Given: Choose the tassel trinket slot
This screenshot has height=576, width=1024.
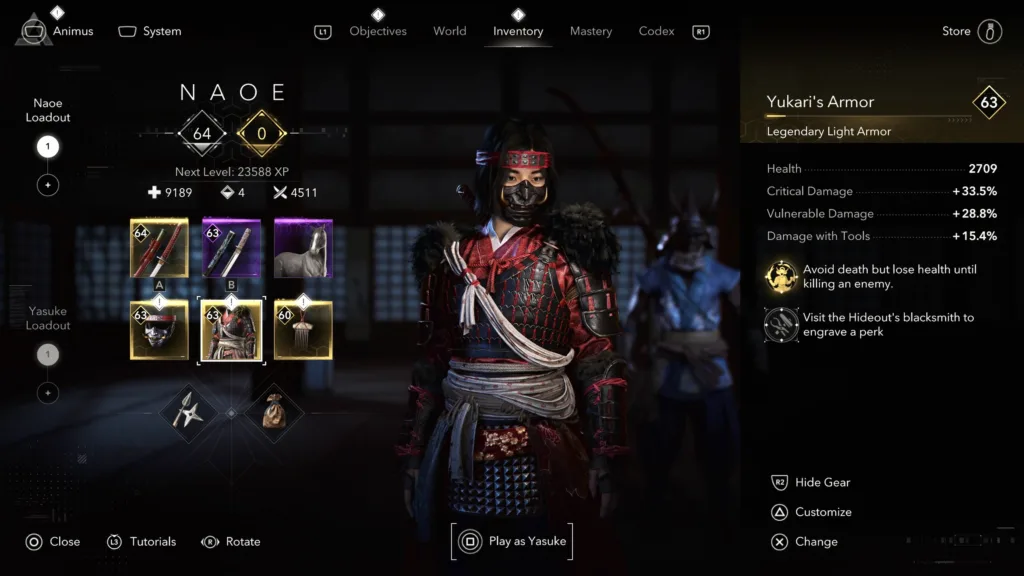Looking at the screenshot, I should pyautogui.click(x=303, y=330).
